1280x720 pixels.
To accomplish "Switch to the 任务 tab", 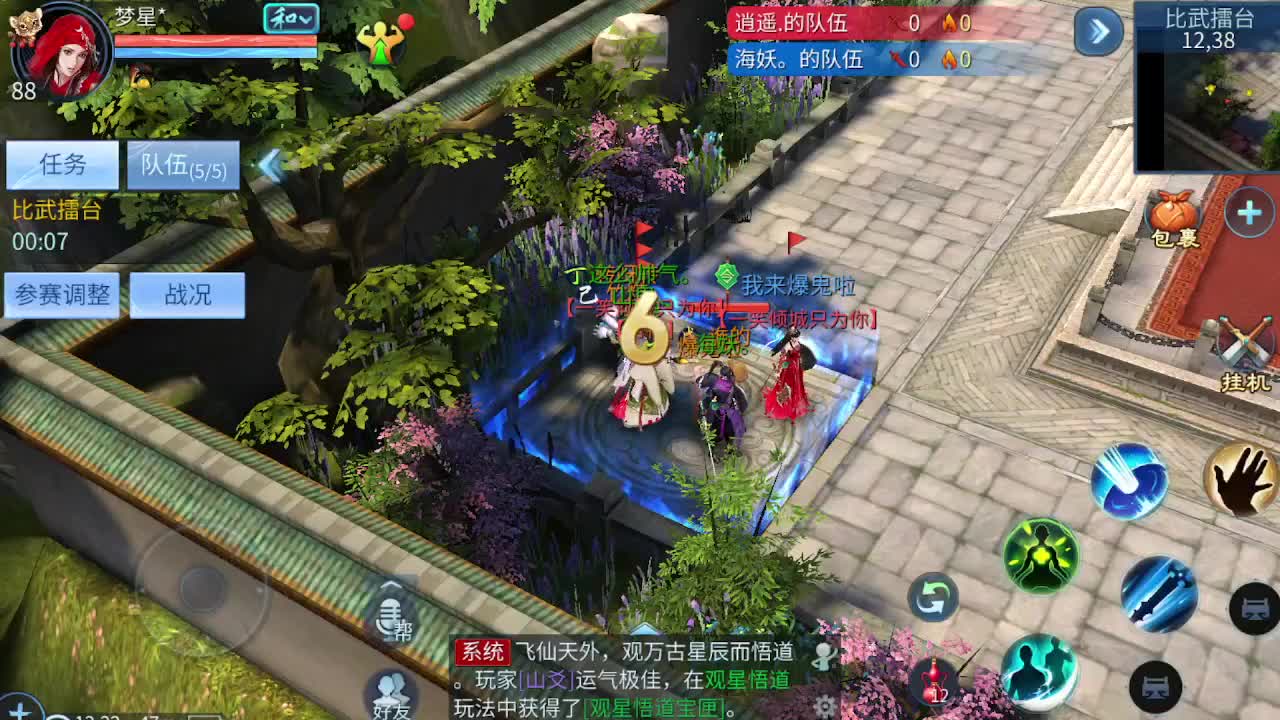I will (60, 164).
